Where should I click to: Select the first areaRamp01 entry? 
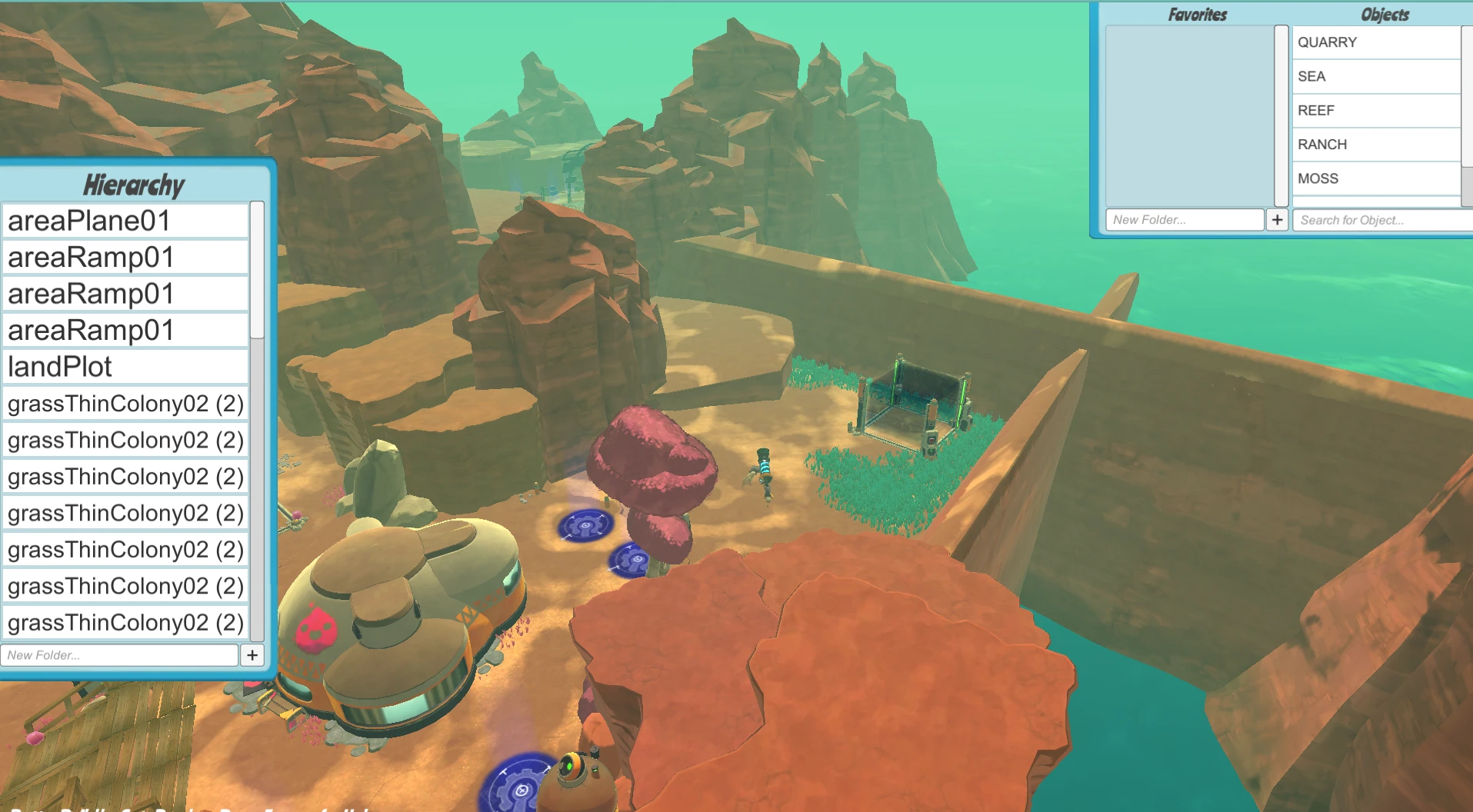point(88,257)
